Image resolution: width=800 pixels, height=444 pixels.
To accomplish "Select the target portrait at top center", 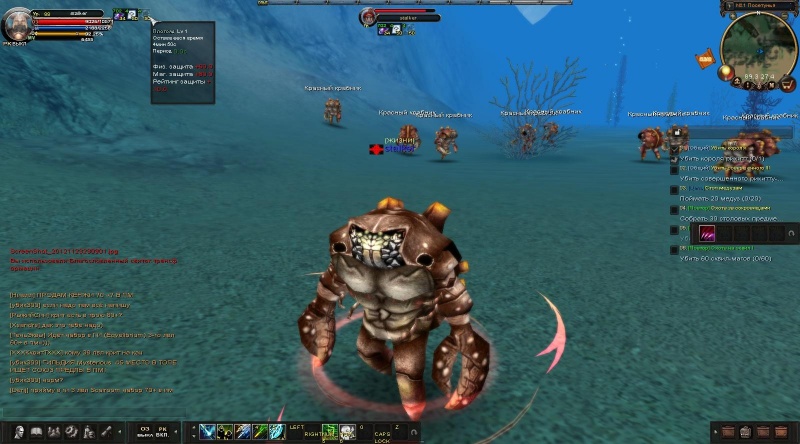I will (x=369, y=17).
